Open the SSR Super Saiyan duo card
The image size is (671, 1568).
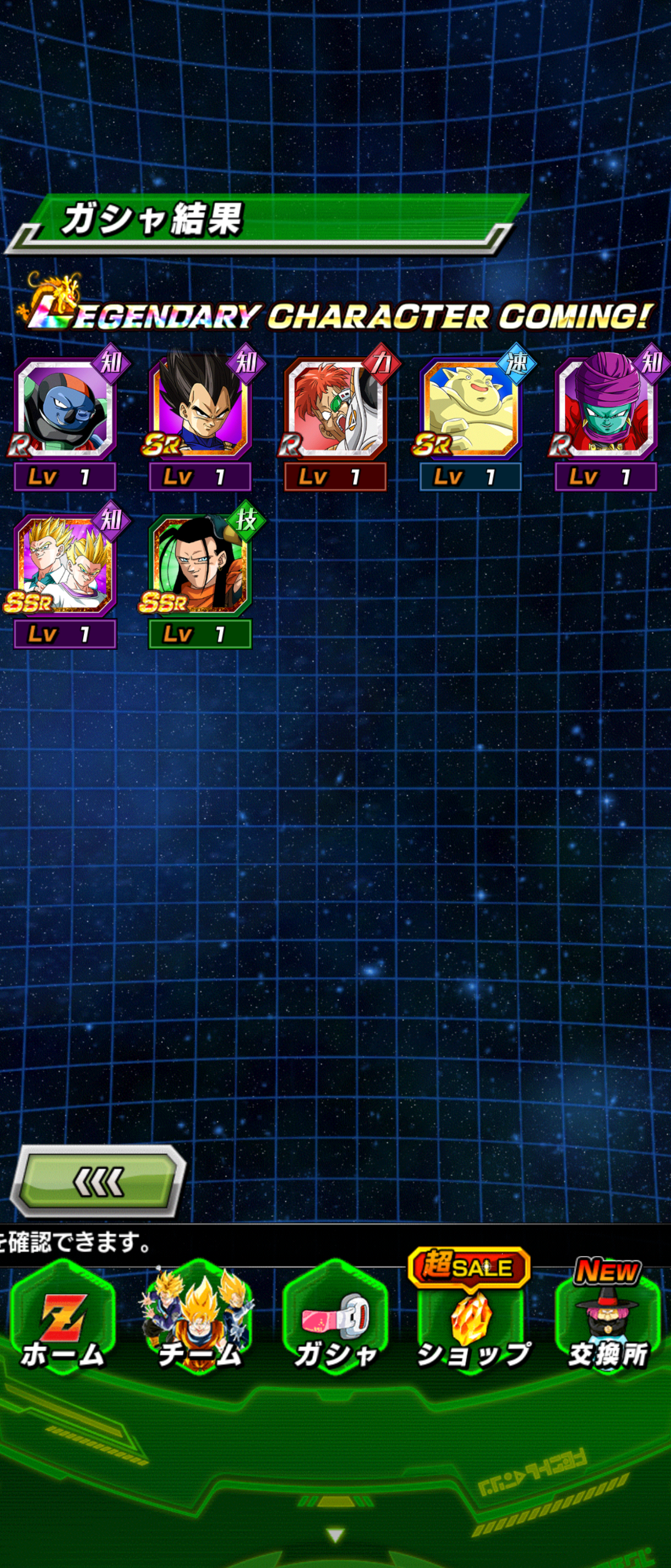(x=64, y=566)
